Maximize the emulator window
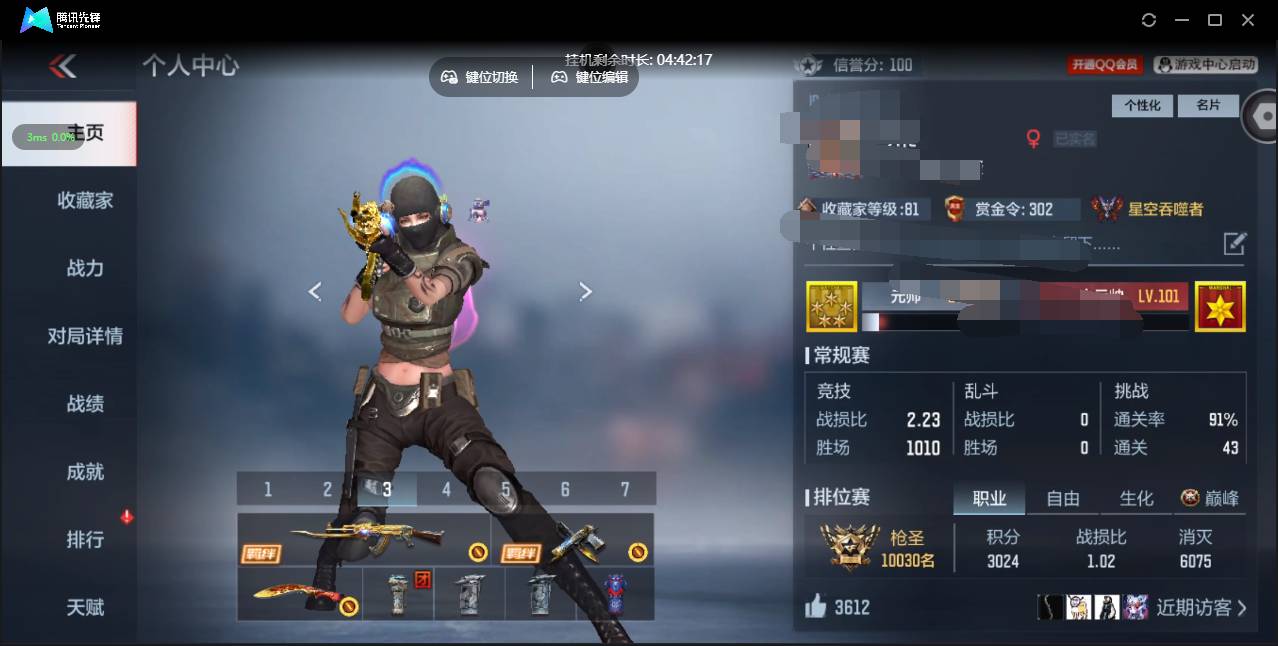 (x=1215, y=20)
